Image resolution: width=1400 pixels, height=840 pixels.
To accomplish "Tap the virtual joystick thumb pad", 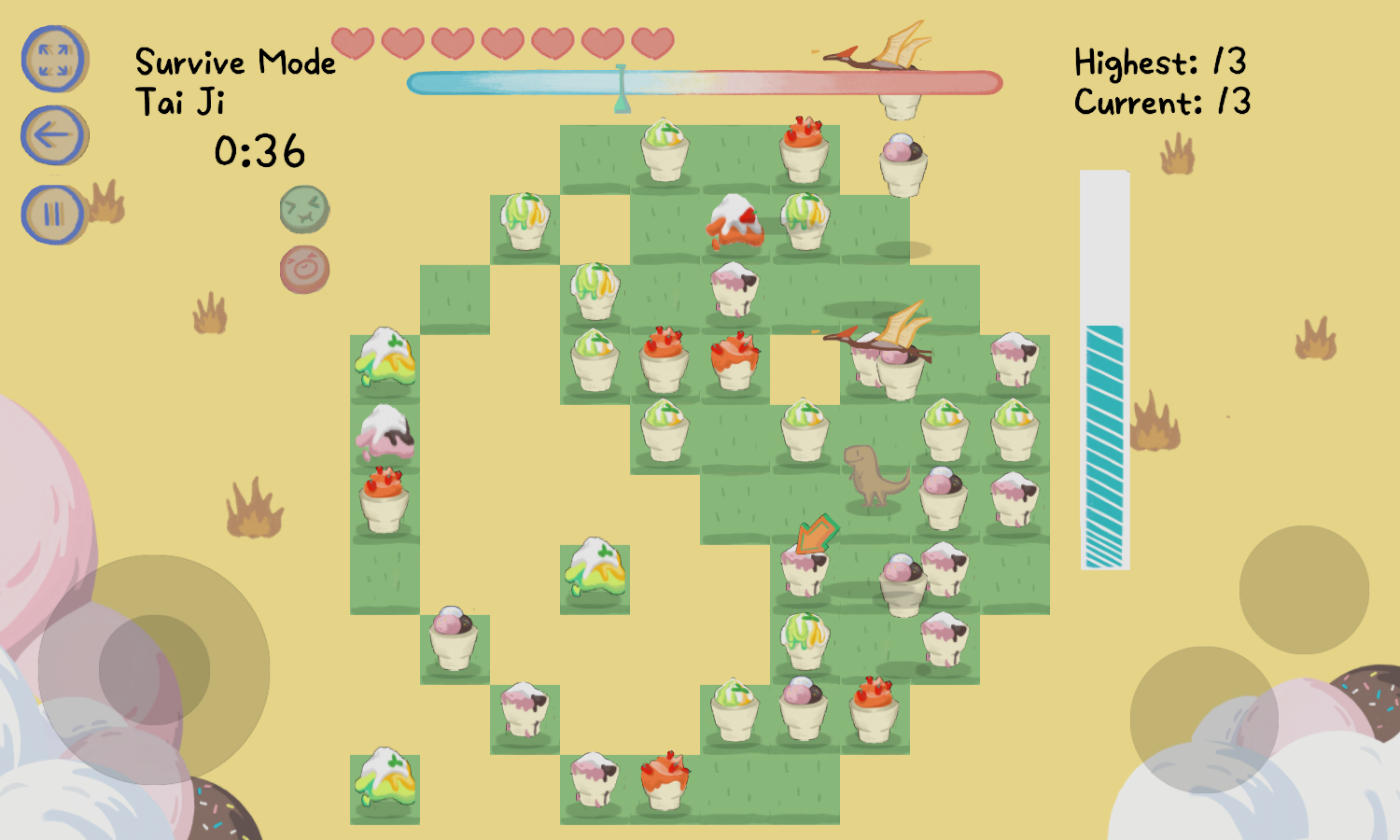I will 154,669.
